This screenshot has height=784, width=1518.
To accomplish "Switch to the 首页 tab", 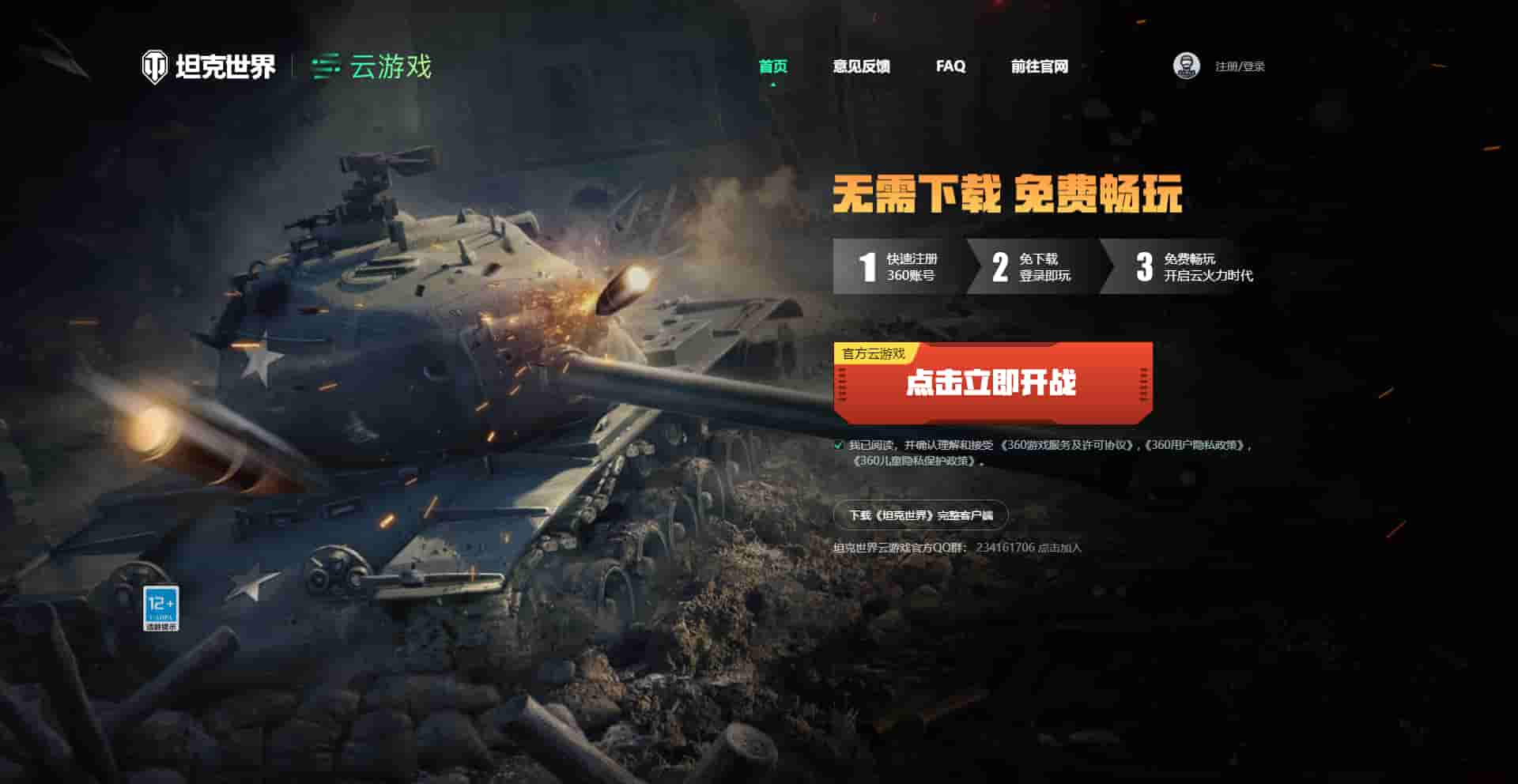I will point(775,68).
